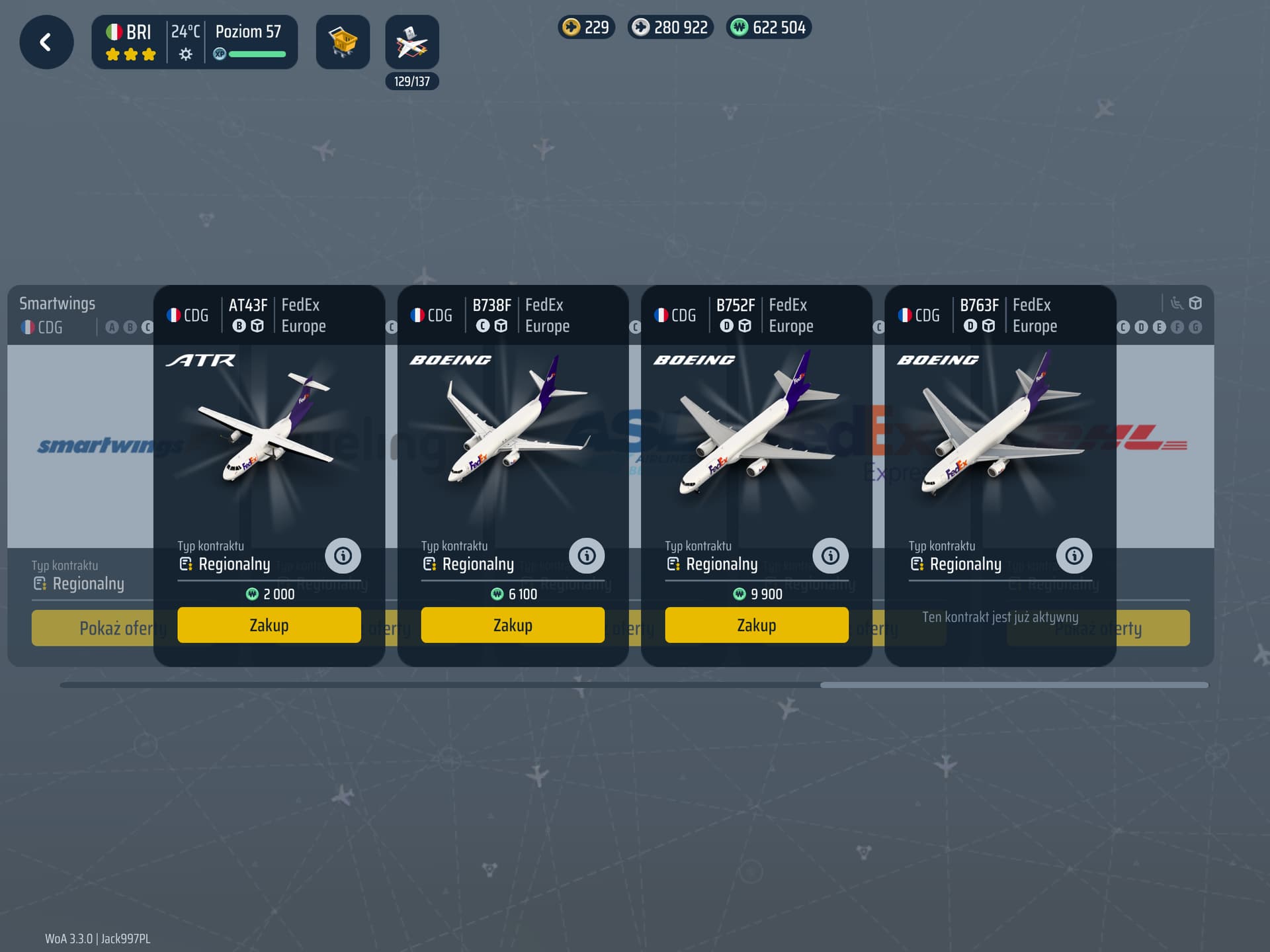Show offers for Smartwings
This screenshot has height=952, width=1270.
click(93, 628)
